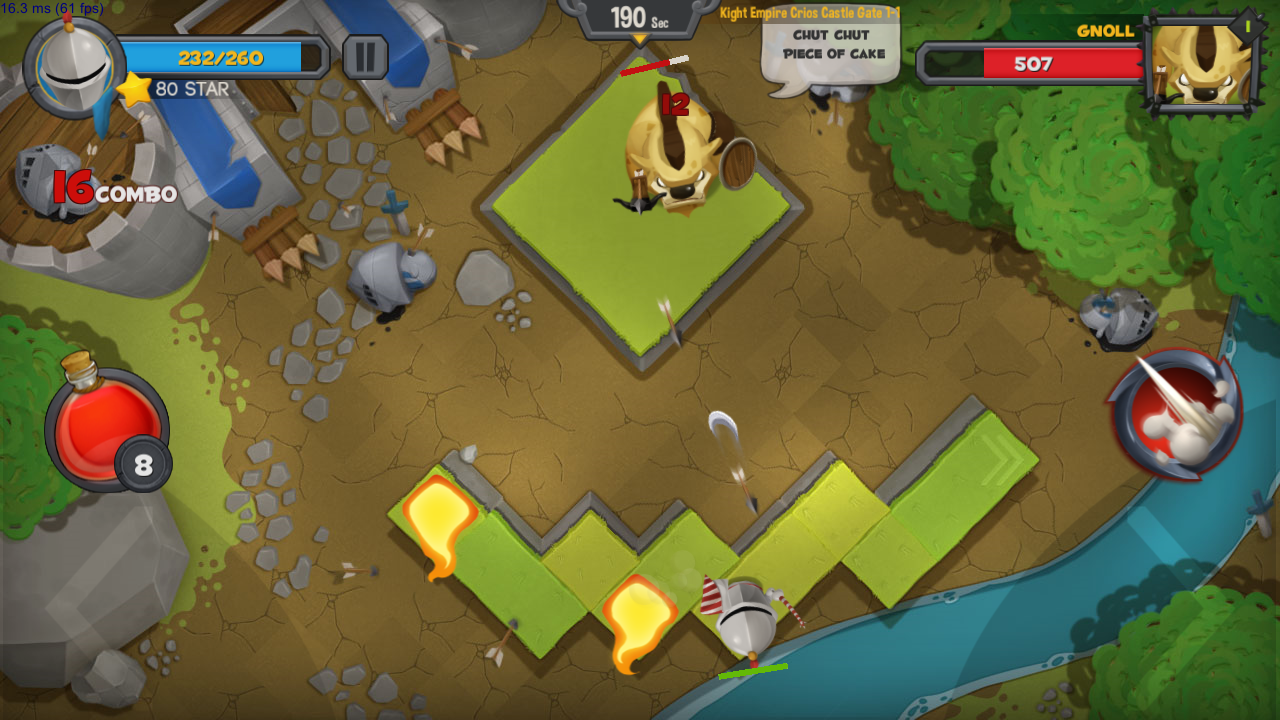Image resolution: width=1280 pixels, height=720 pixels.
Task: Pause the game with the pause button
Action: click(365, 57)
